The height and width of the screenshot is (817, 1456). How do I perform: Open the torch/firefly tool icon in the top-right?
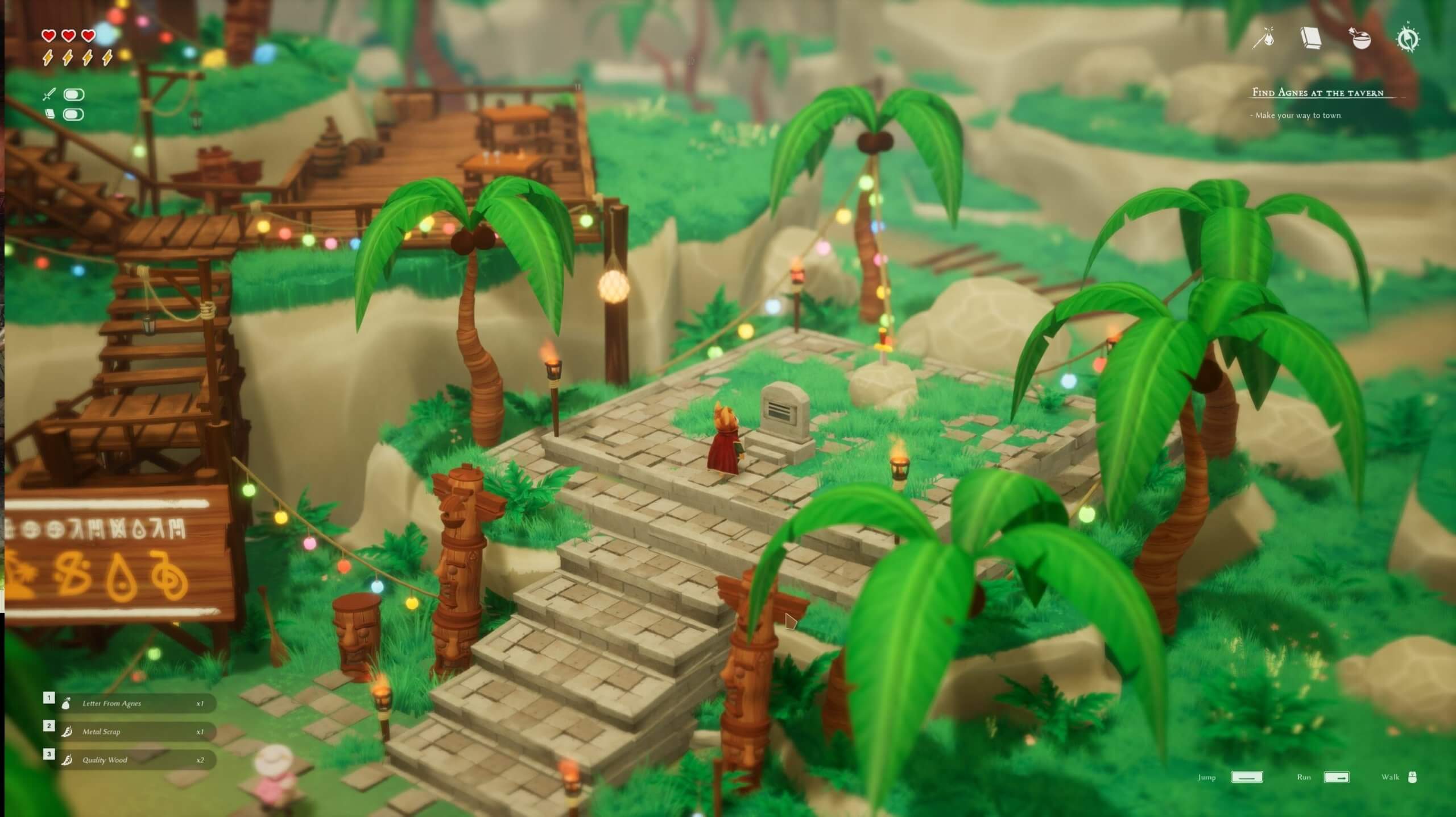[x=1264, y=39]
